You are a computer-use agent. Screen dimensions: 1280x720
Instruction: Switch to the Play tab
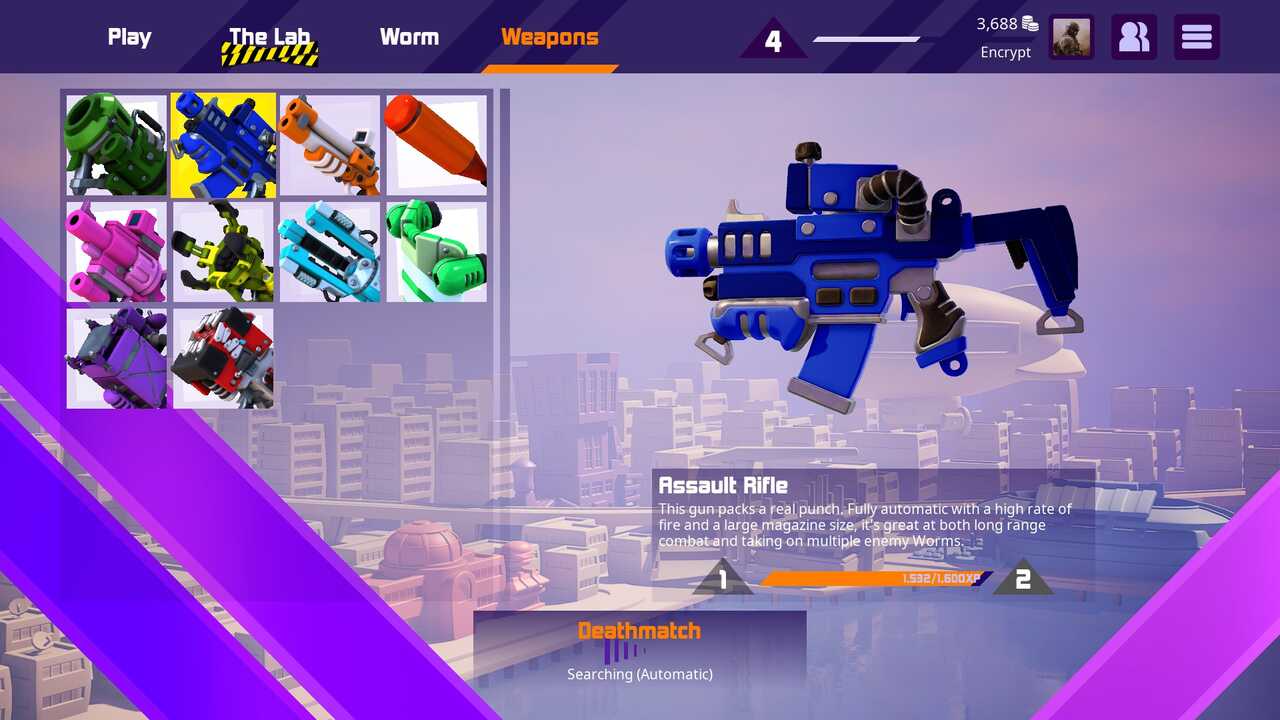[129, 37]
